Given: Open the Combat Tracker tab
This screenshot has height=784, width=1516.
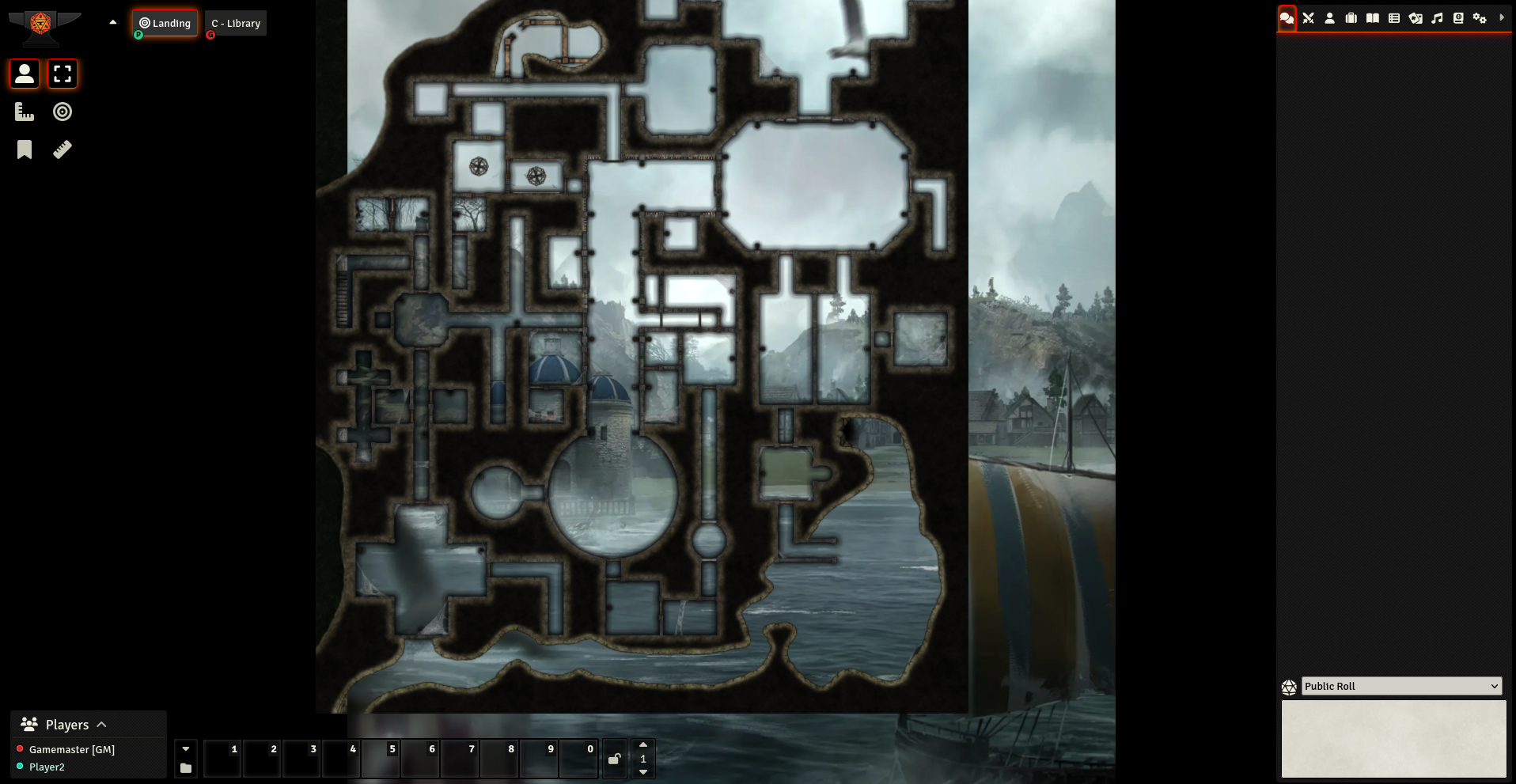Looking at the screenshot, I should pyautogui.click(x=1308, y=17).
